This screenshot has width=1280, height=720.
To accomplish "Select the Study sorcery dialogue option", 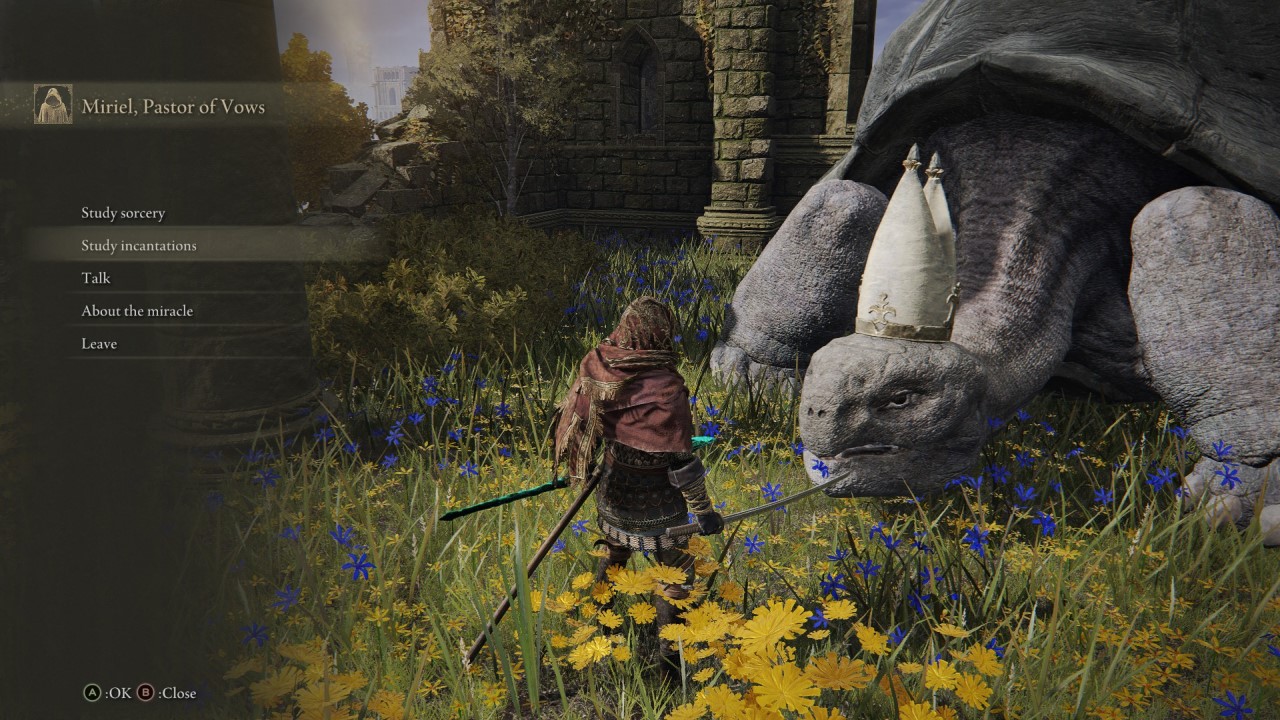I will [x=122, y=212].
